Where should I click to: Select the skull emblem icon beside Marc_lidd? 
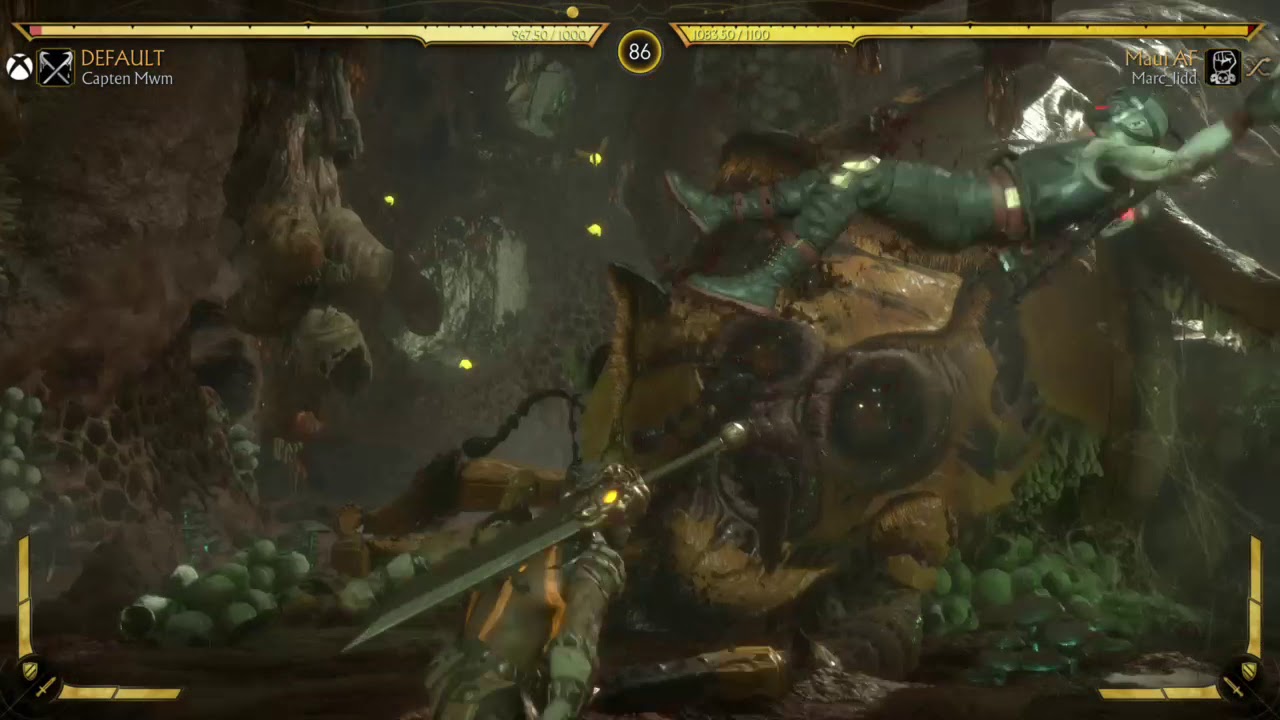(x=1223, y=67)
